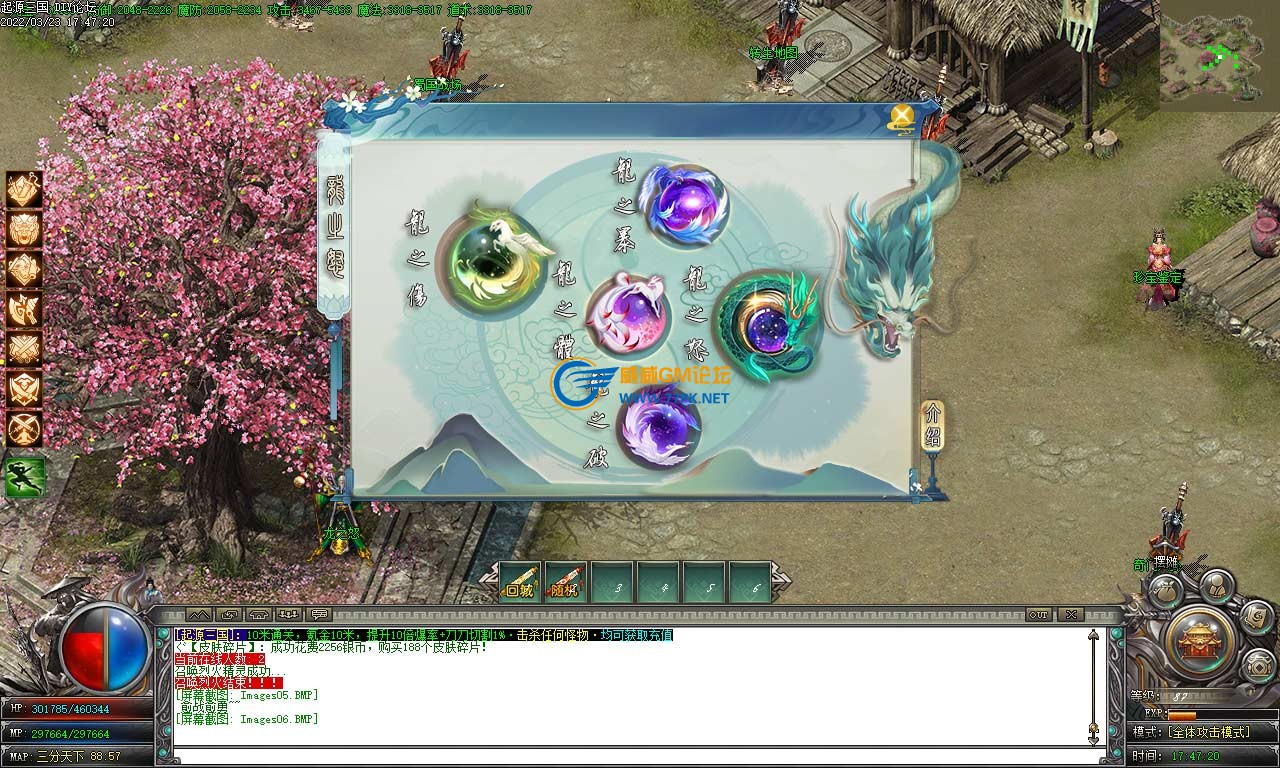Use the 回城 town scroll slot
Viewport: 1280px width, 768px height.
tap(520, 583)
